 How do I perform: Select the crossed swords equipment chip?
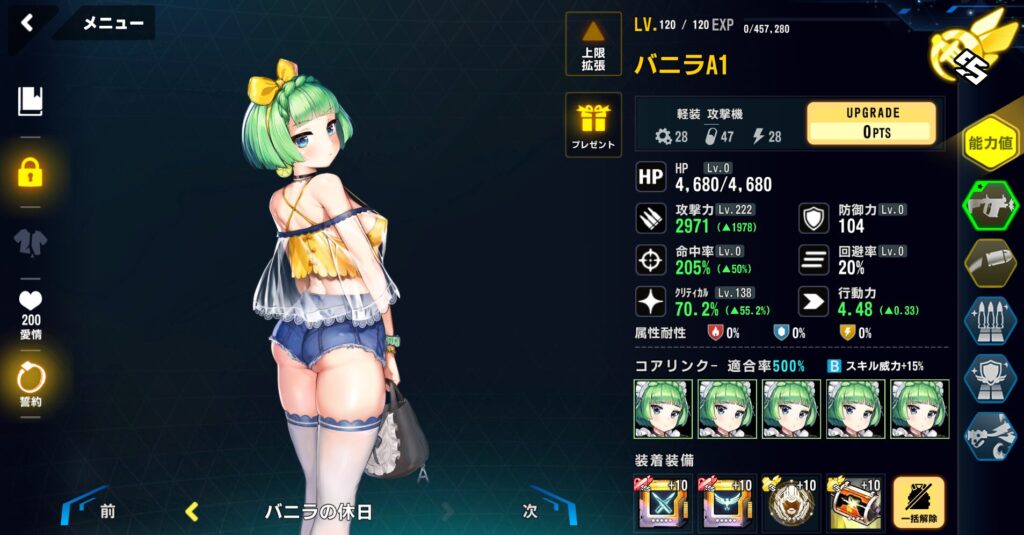pos(662,503)
